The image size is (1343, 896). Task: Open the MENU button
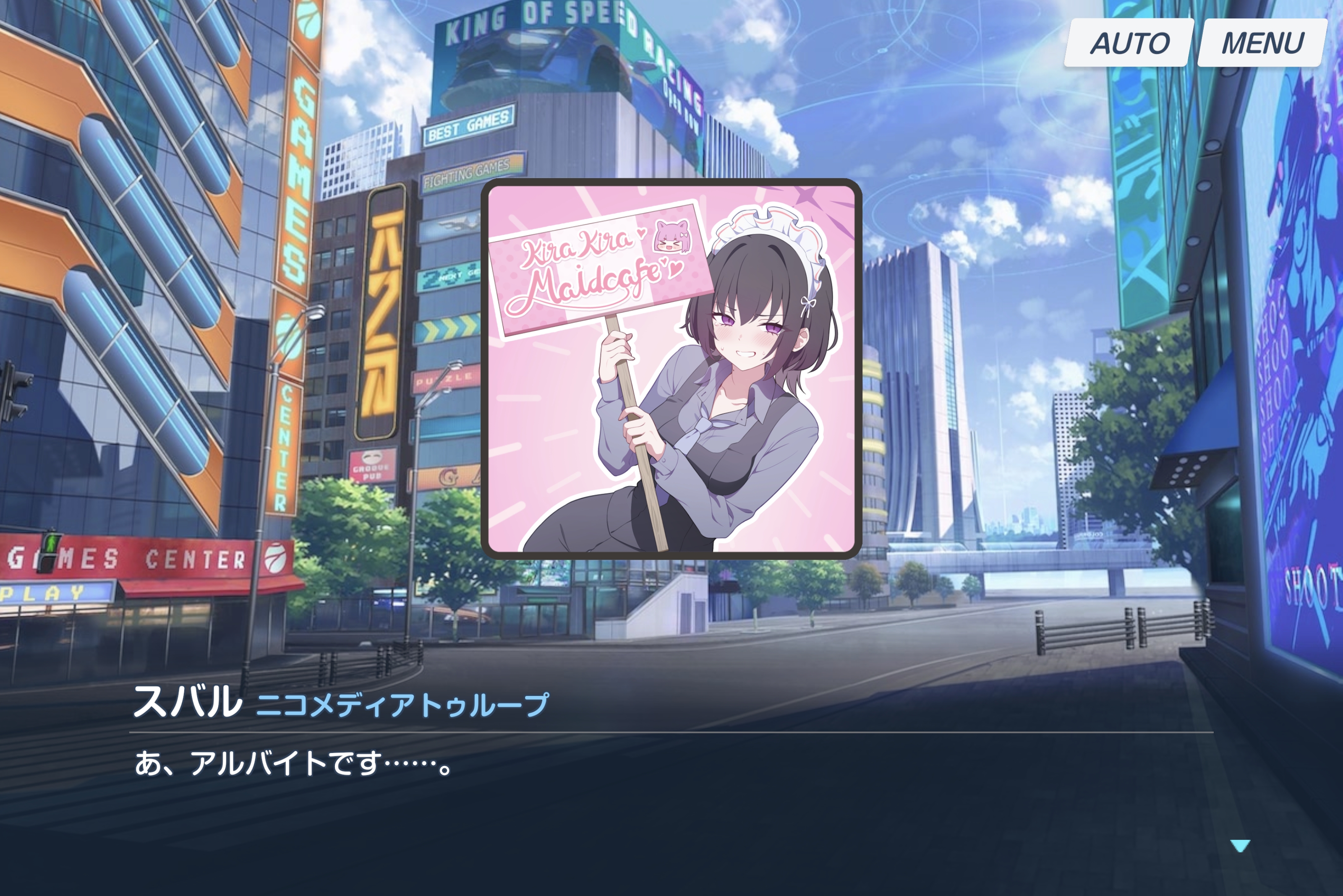click(1262, 43)
